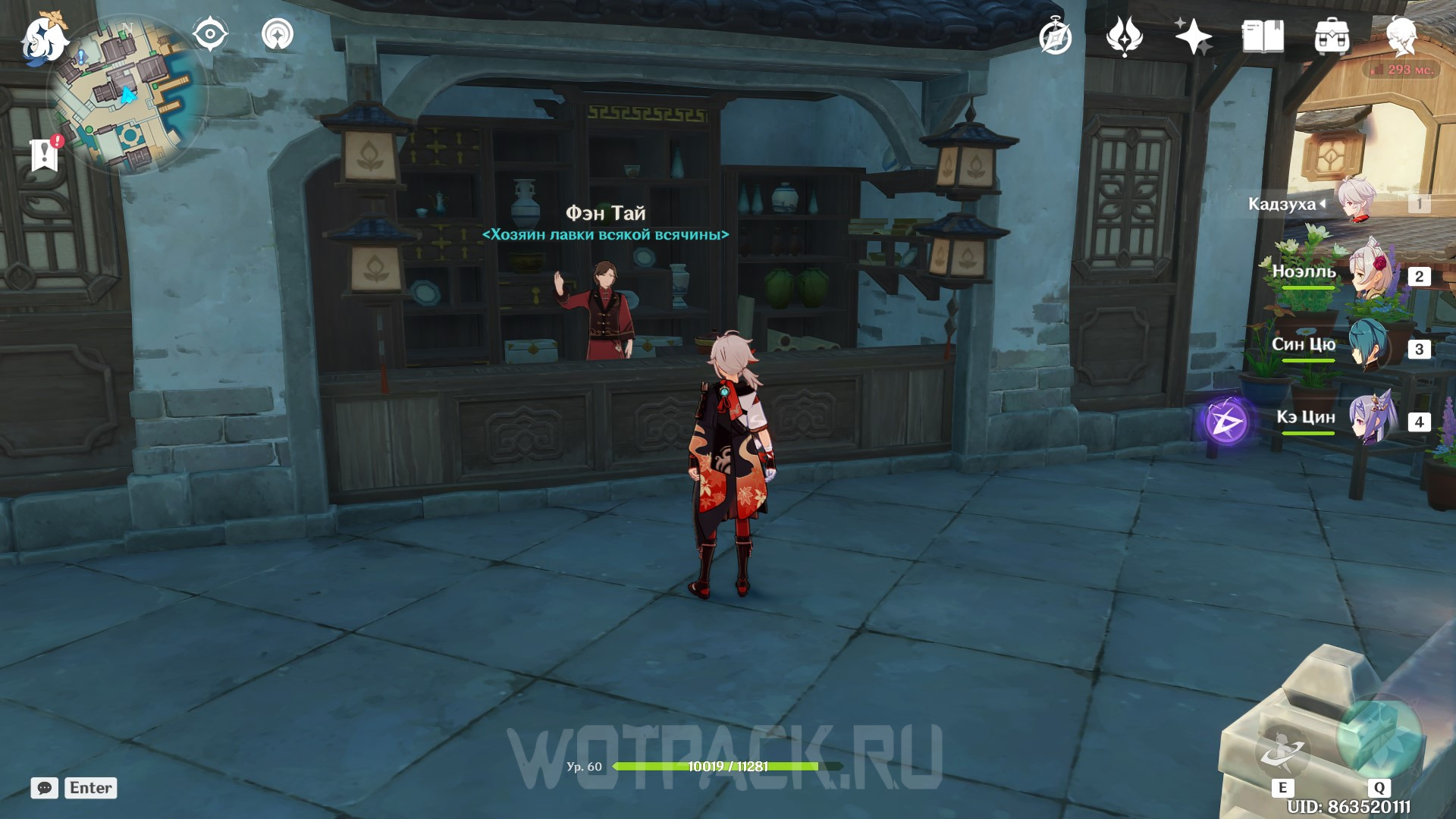Screen dimensions: 1456x819
Task: Switch to party member Син Цю
Action: pos(1369,347)
